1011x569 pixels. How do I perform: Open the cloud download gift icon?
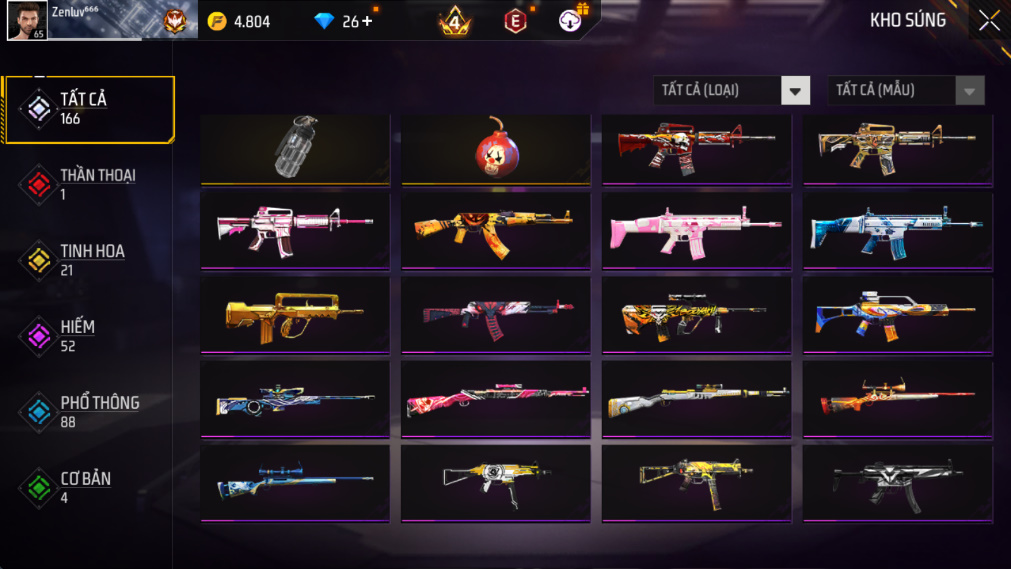point(572,20)
